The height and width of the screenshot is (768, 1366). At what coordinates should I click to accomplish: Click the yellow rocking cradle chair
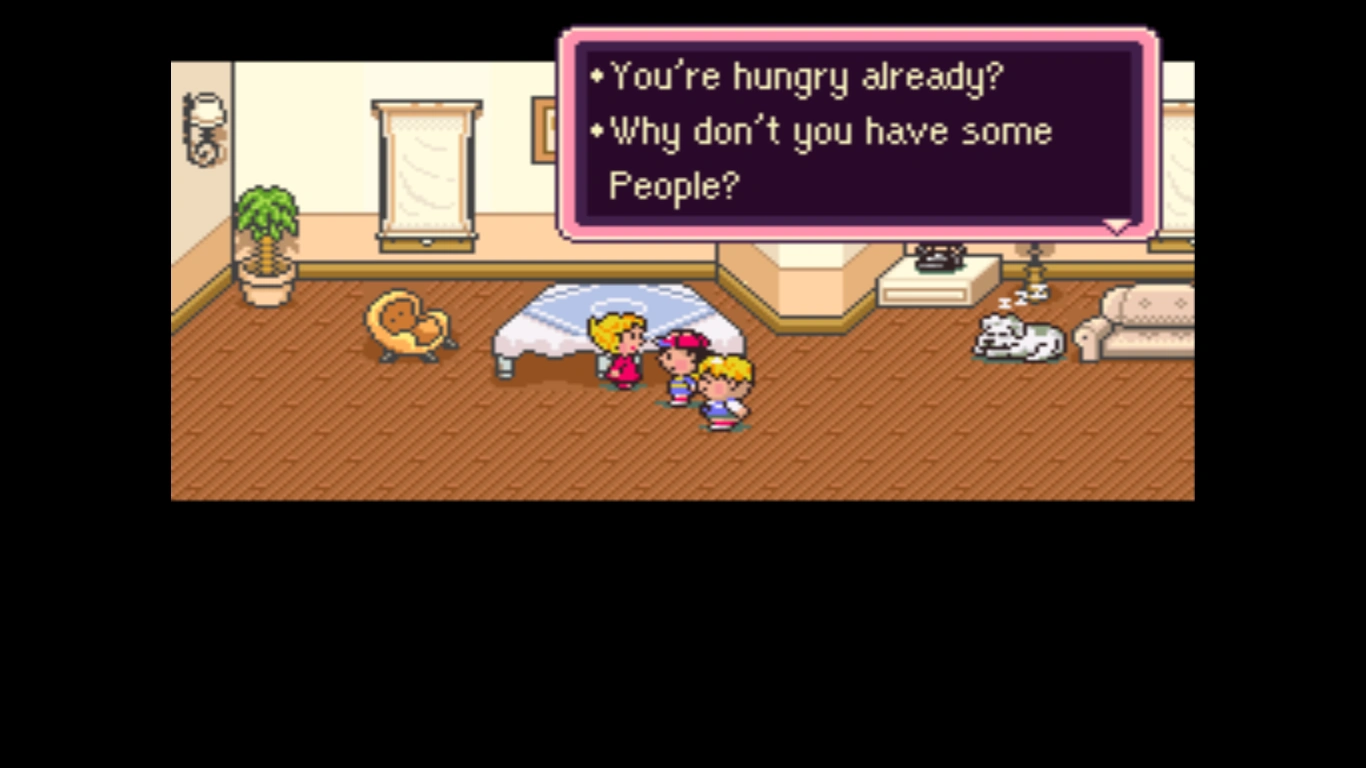click(x=410, y=325)
